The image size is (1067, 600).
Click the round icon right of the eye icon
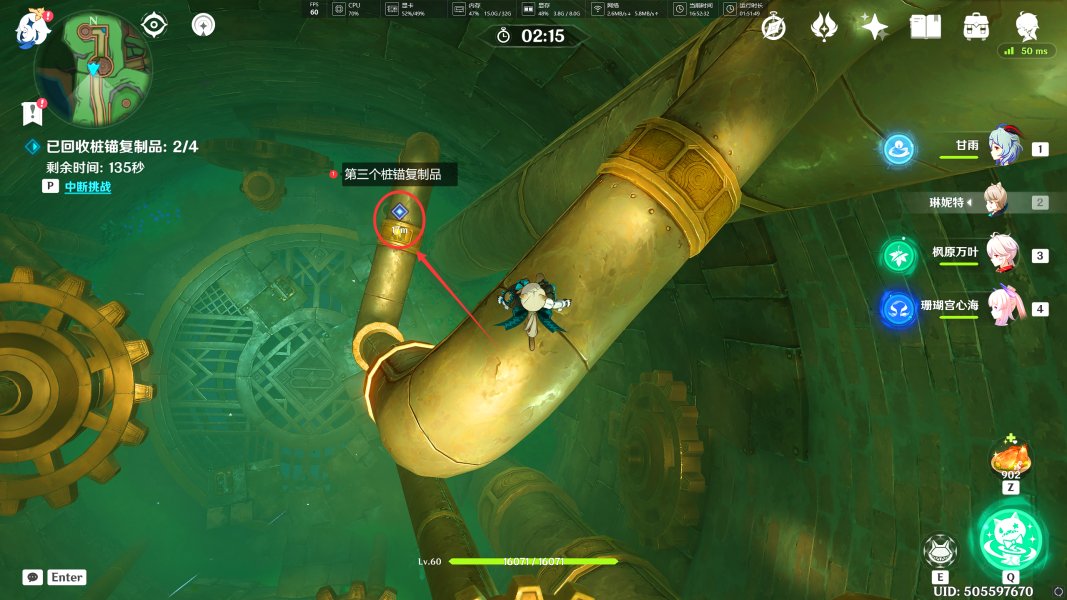pos(204,25)
